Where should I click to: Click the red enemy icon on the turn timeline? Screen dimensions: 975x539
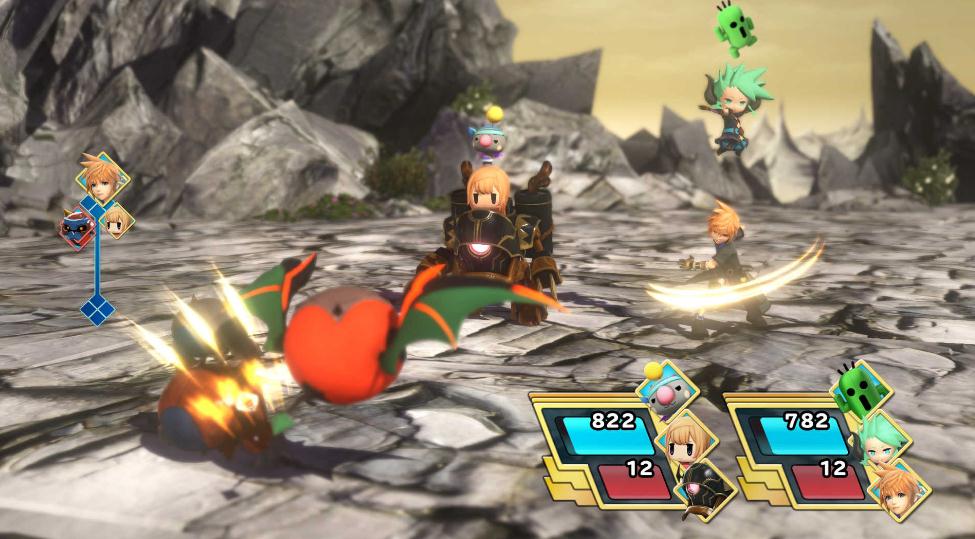pos(76,228)
